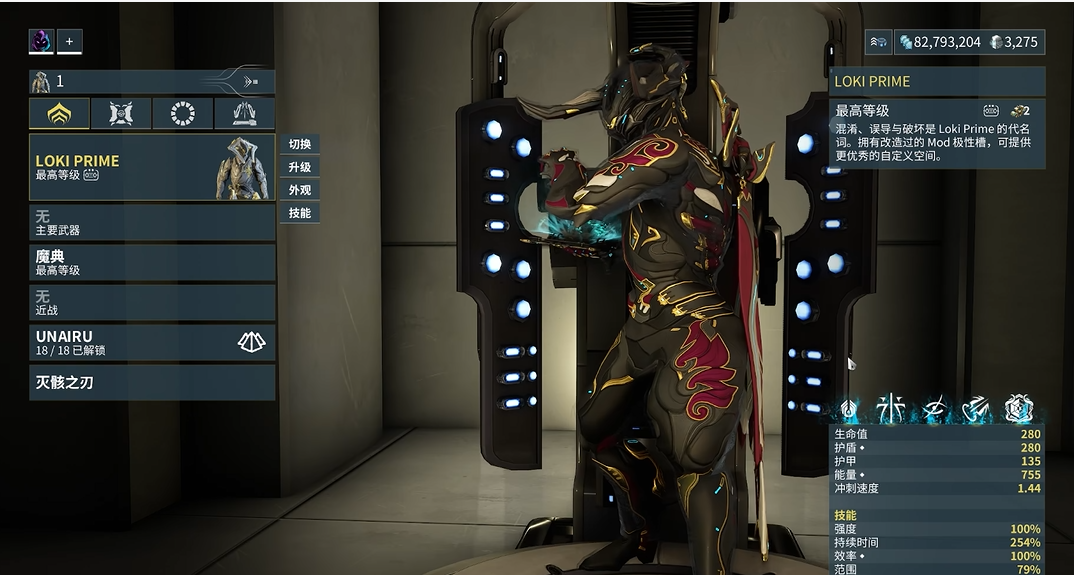Switch to the Warframe lotus tab

[59, 114]
